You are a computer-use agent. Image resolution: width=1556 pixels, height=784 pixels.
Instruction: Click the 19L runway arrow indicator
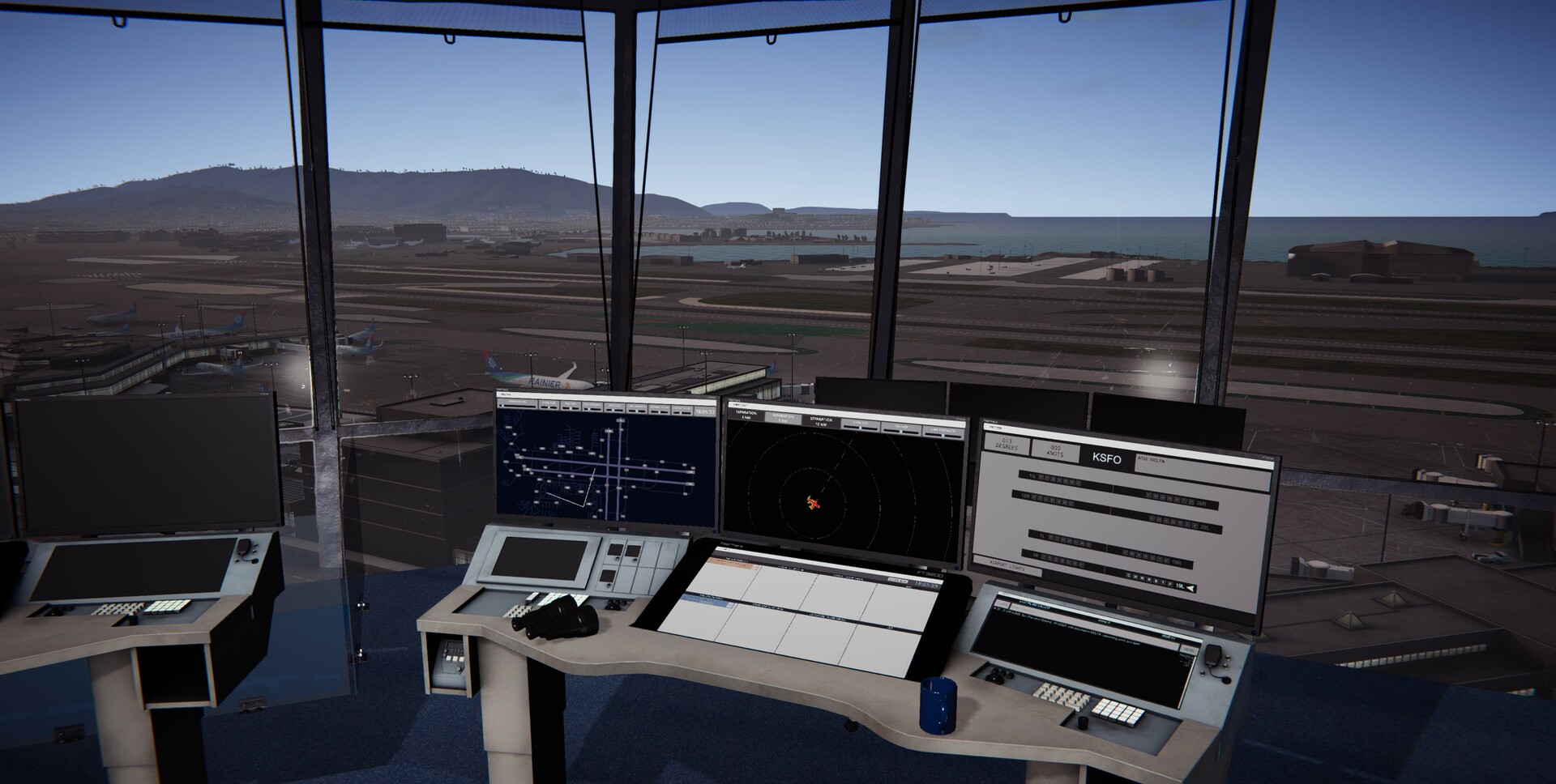click(1190, 586)
